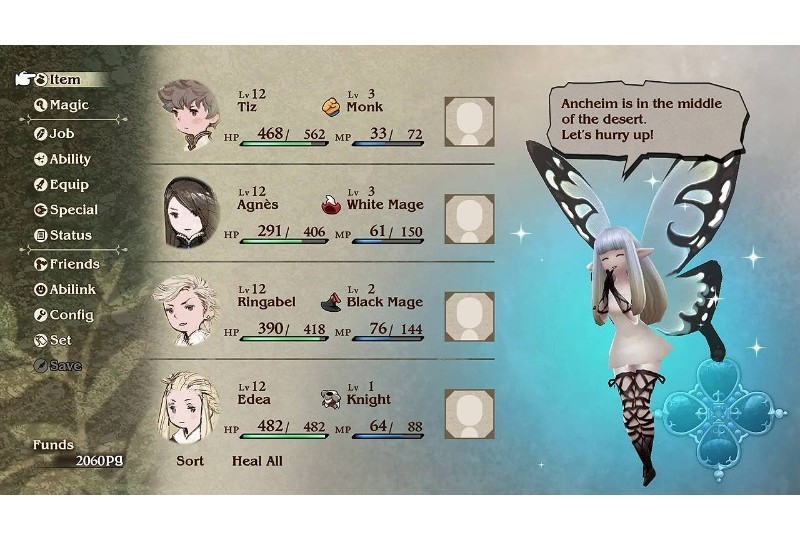Open the Equip menu
Image resolution: width=800 pixels, height=540 pixels.
pyautogui.click(x=68, y=184)
